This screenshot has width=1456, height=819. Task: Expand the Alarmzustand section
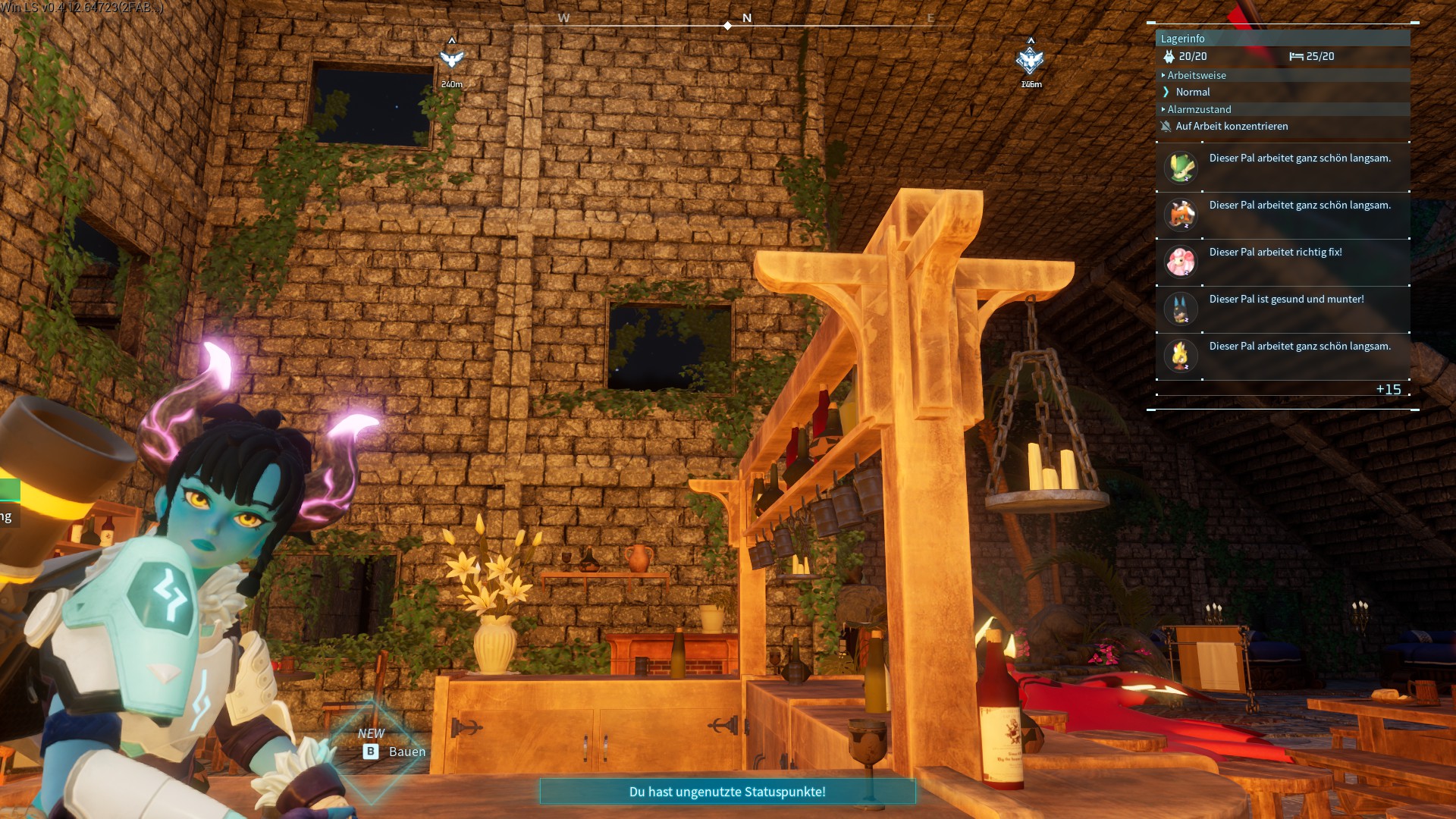click(x=1198, y=109)
